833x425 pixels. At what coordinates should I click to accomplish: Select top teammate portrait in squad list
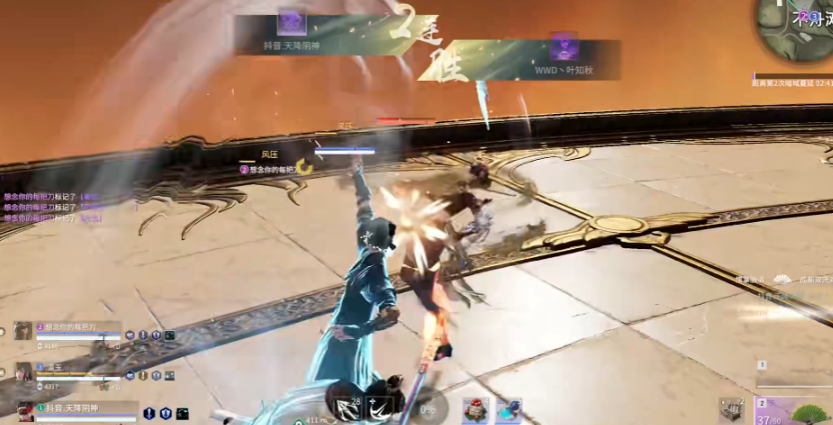coord(23,332)
